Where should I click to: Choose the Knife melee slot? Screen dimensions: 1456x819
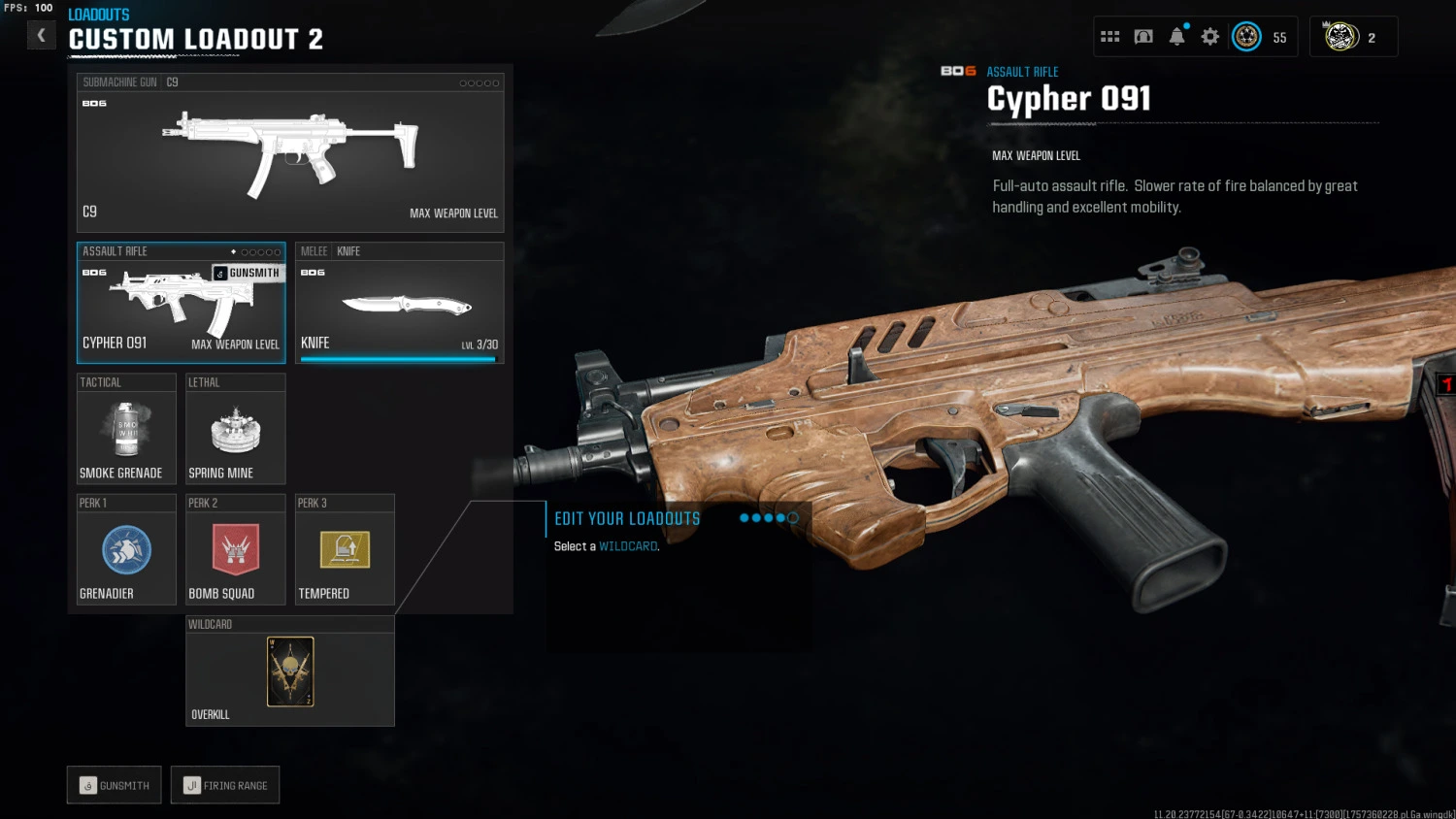click(399, 303)
